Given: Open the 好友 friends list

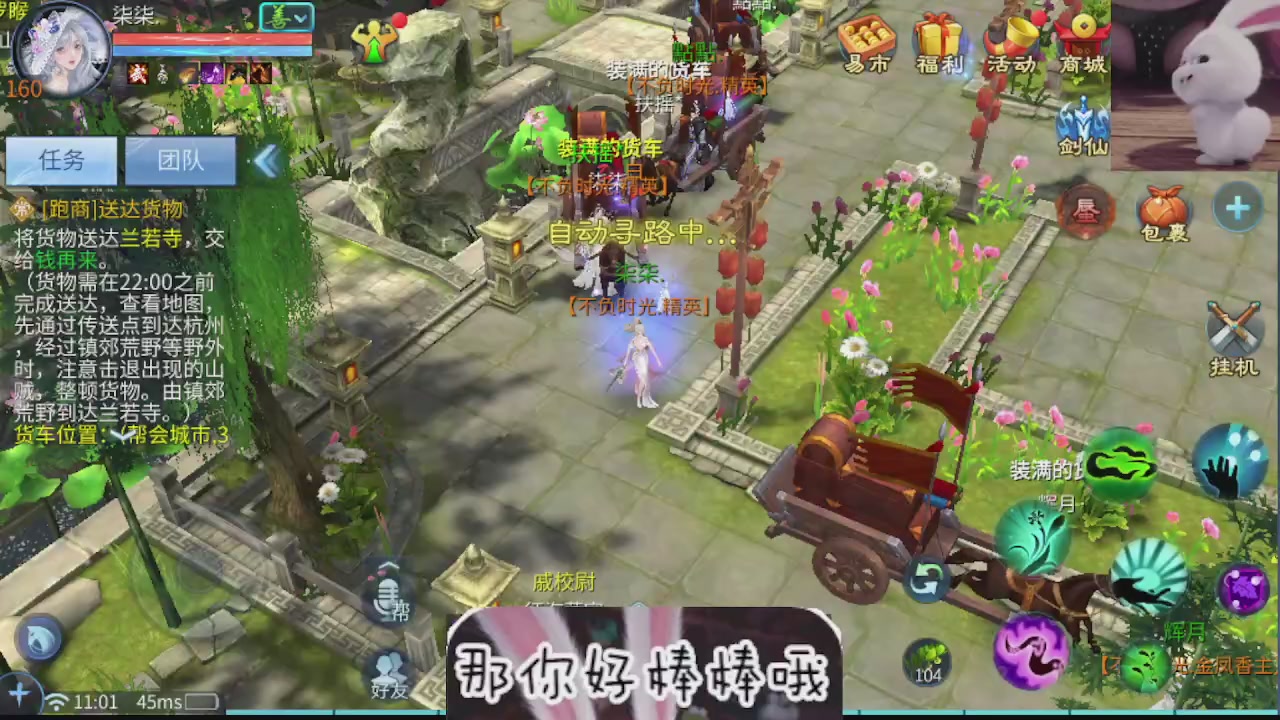Looking at the screenshot, I should [x=390, y=672].
